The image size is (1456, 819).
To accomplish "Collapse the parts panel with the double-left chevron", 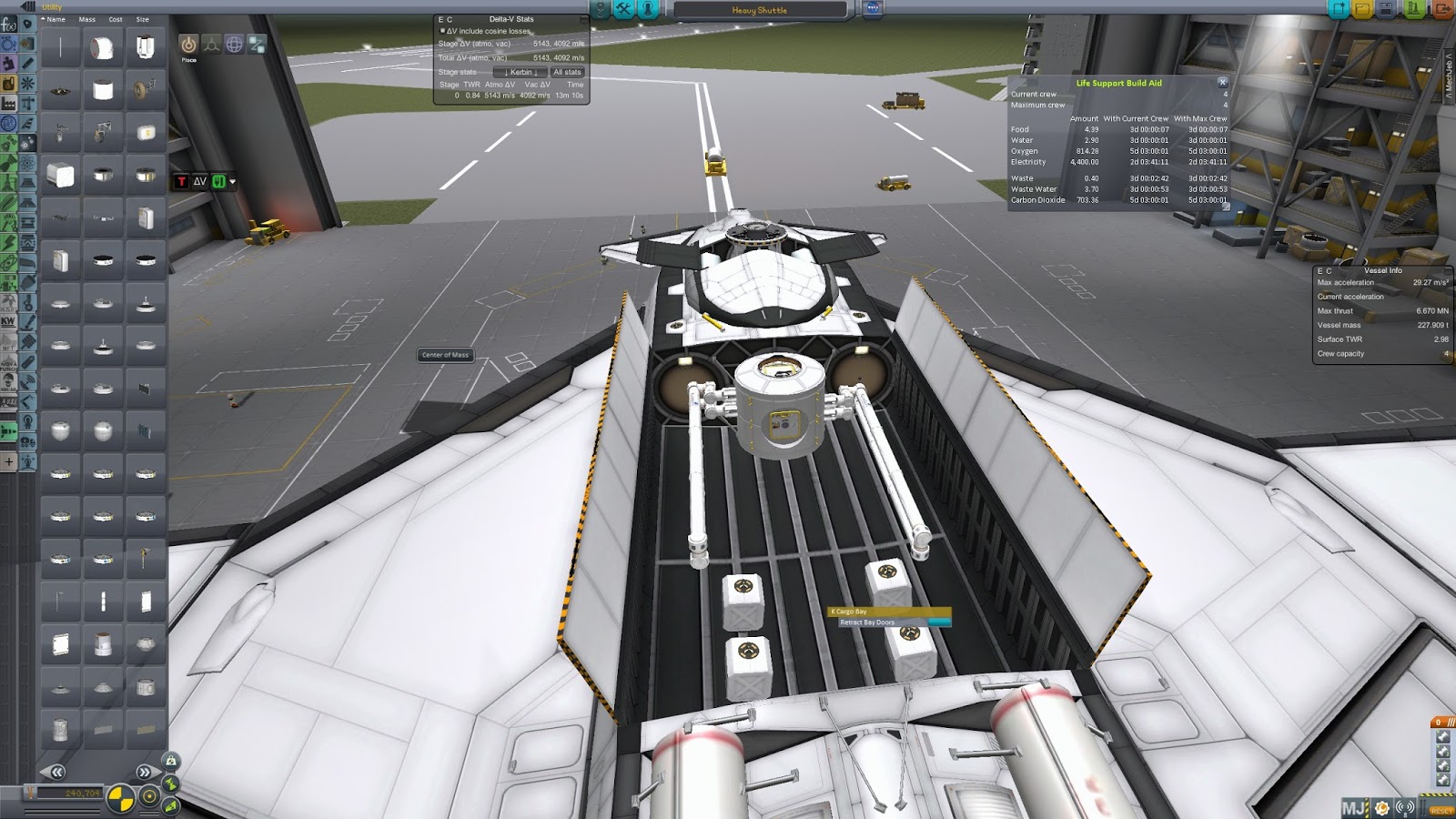I will (x=56, y=772).
